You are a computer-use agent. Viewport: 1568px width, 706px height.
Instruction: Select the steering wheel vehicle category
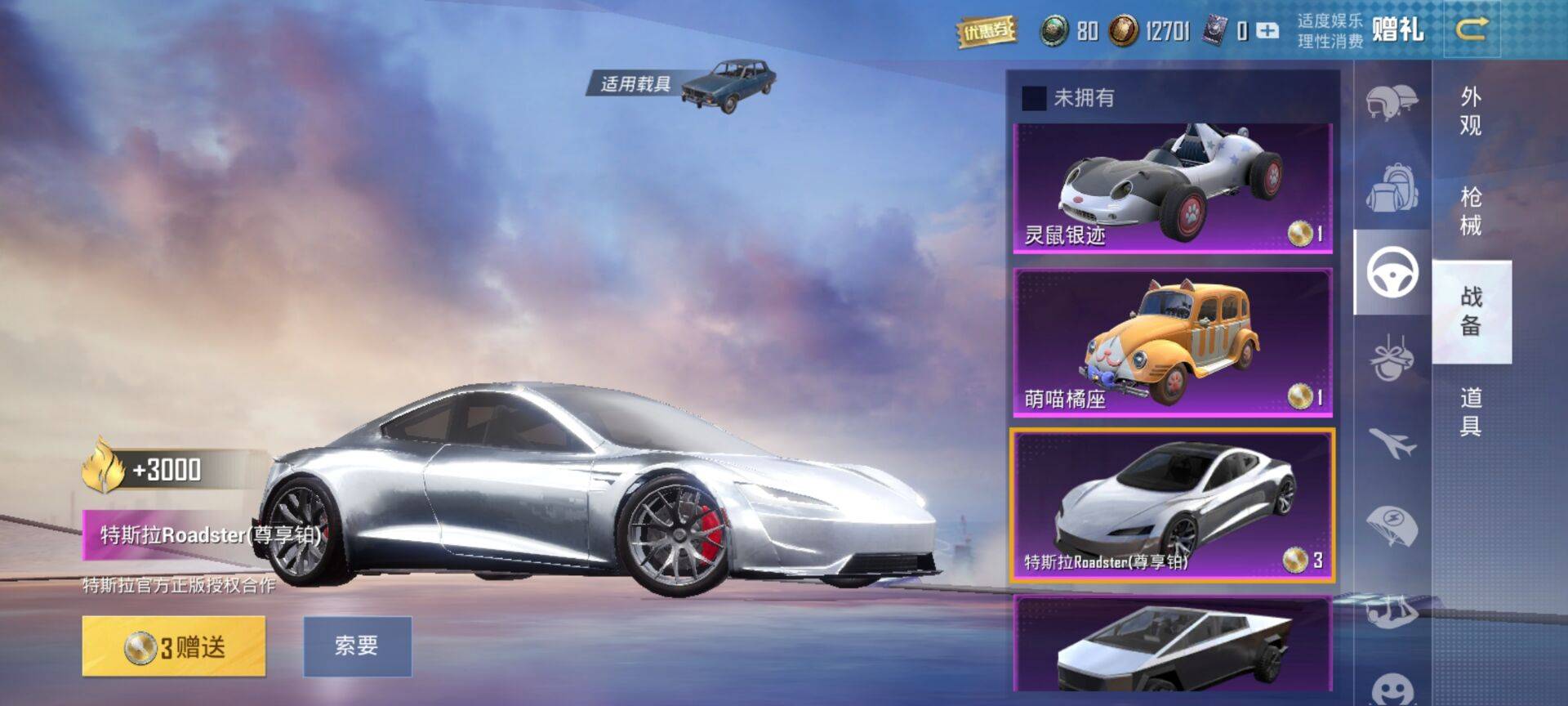(x=1392, y=272)
